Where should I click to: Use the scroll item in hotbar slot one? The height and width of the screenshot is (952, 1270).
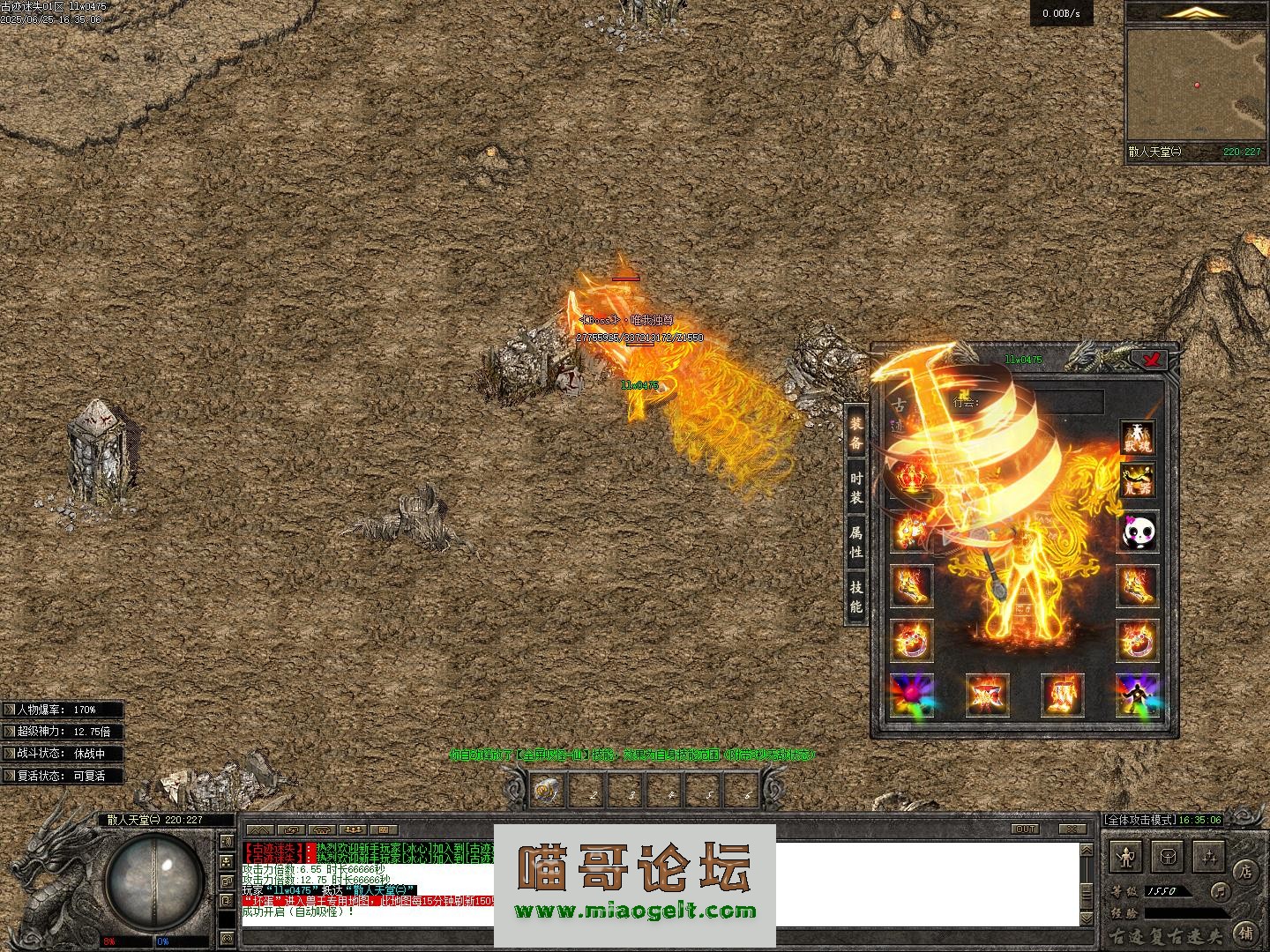coord(549,790)
